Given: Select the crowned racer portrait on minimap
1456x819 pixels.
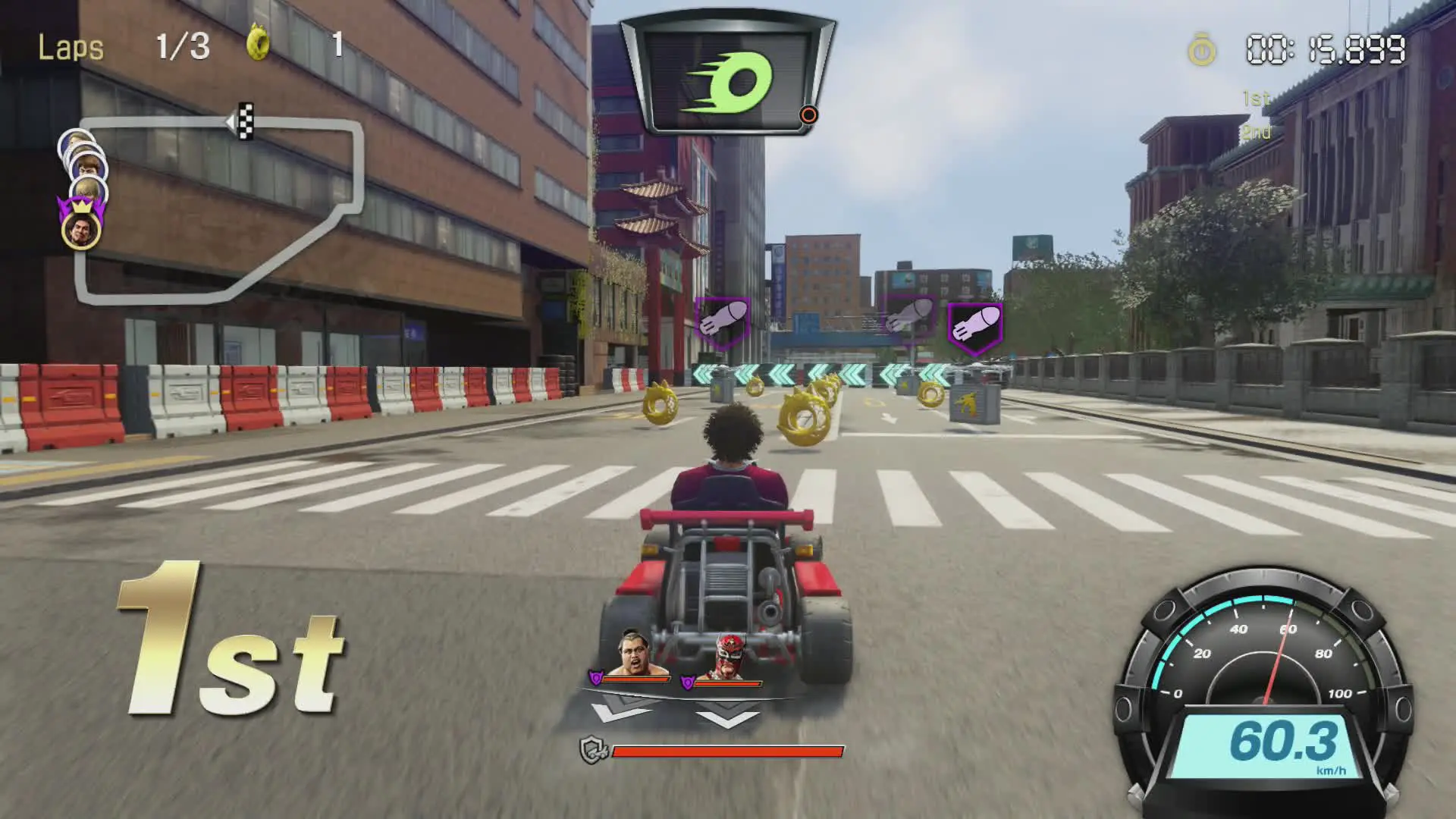Looking at the screenshot, I should click(x=81, y=228).
